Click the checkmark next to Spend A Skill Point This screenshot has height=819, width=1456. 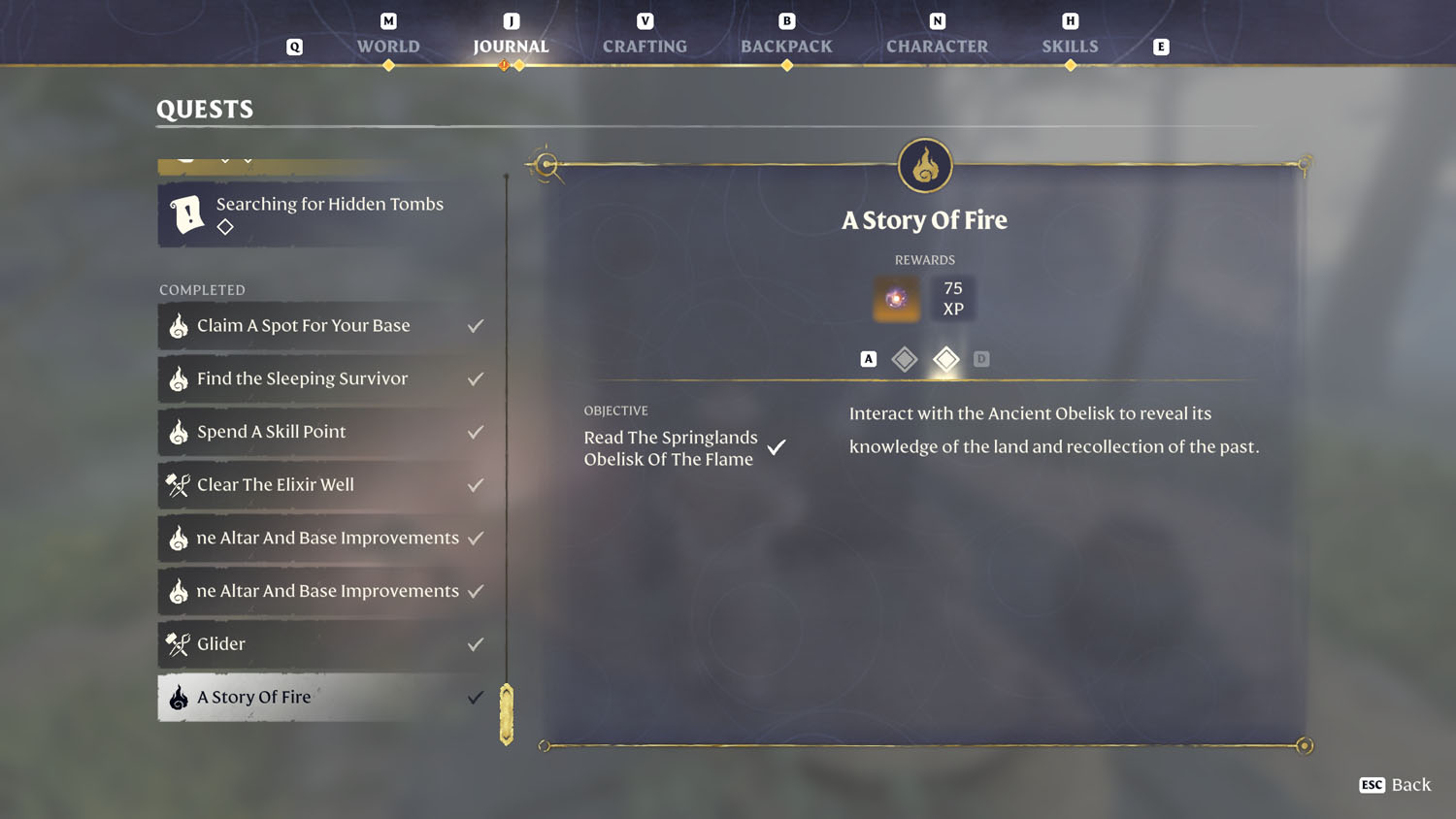click(x=475, y=432)
